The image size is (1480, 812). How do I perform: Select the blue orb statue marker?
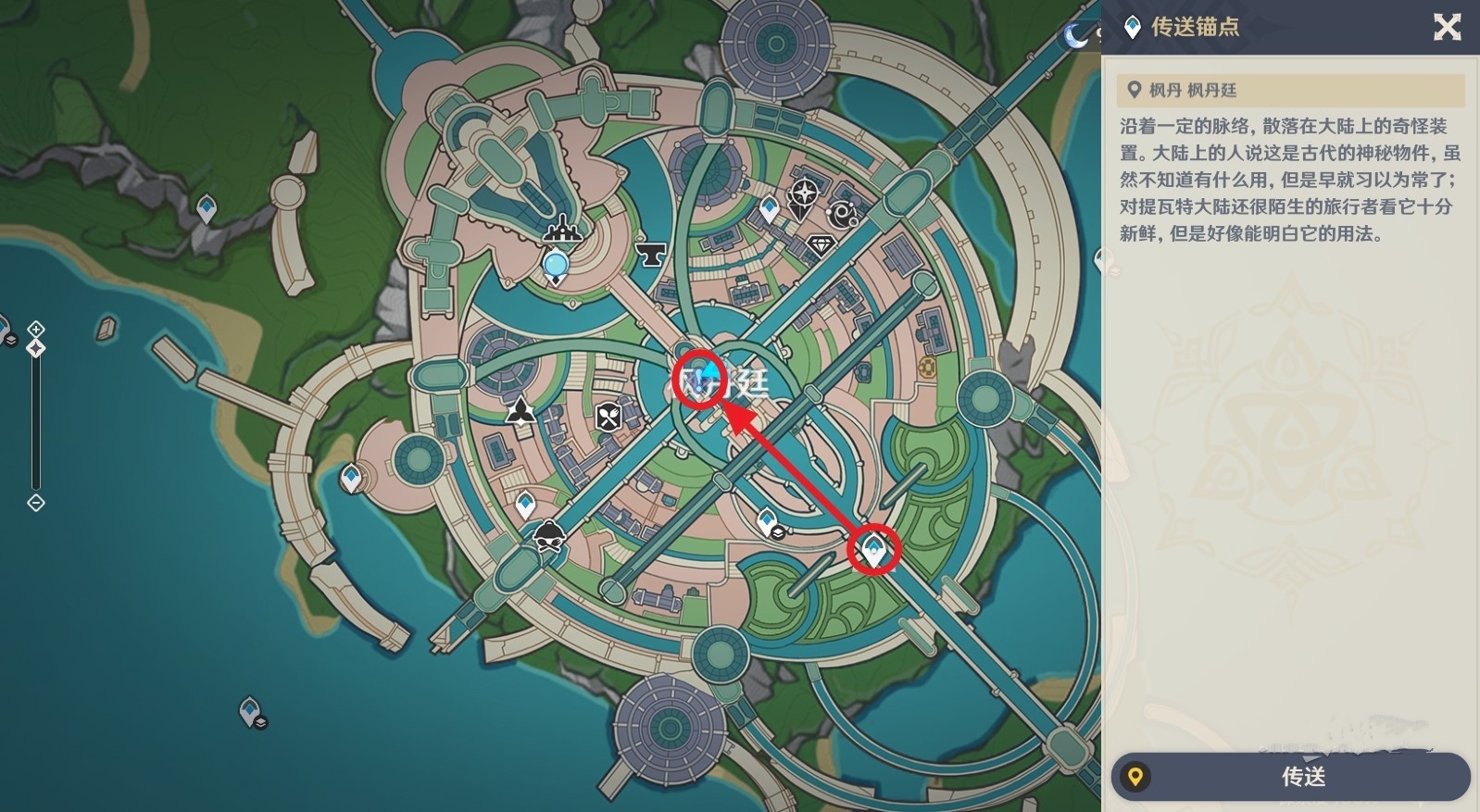coord(556,267)
